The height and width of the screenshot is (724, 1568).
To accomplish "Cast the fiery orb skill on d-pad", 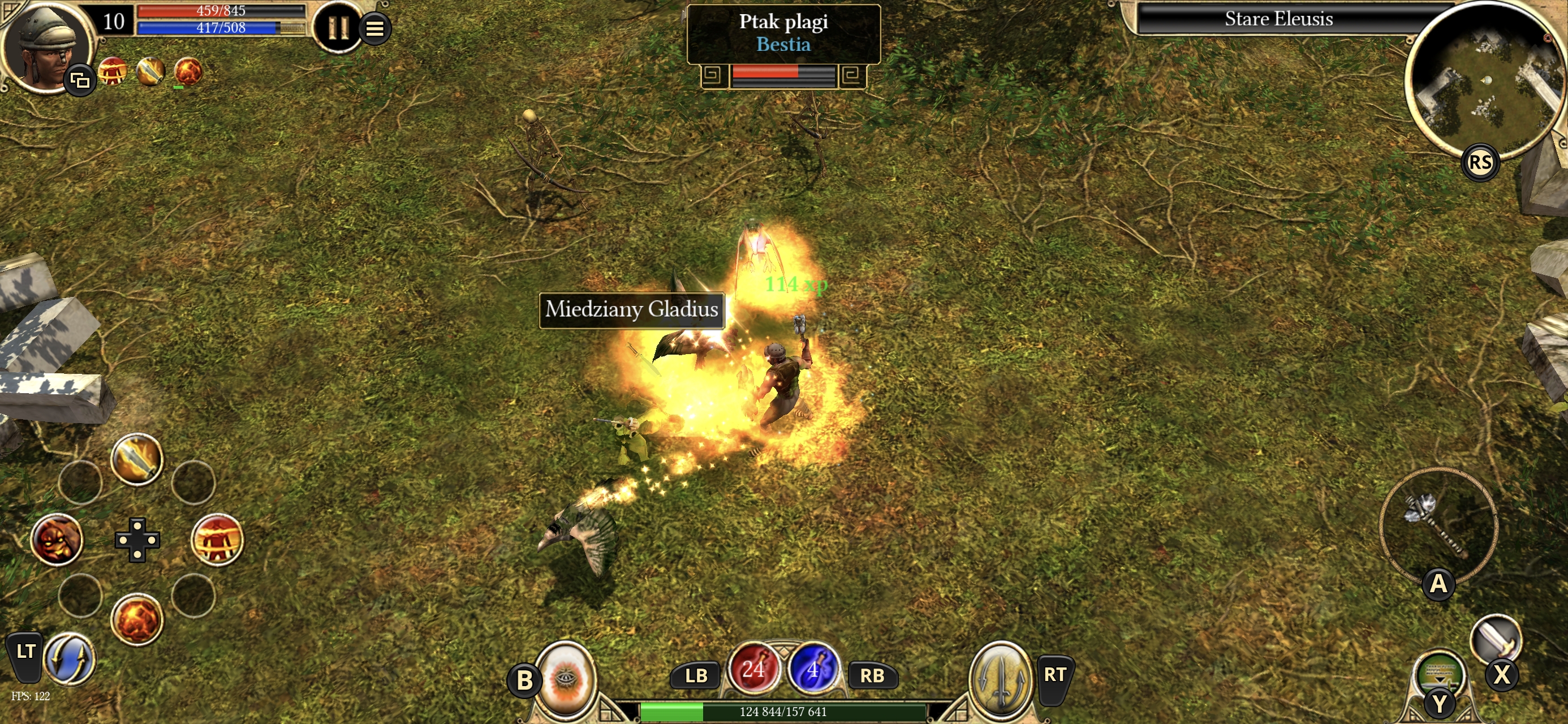I will point(137,620).
